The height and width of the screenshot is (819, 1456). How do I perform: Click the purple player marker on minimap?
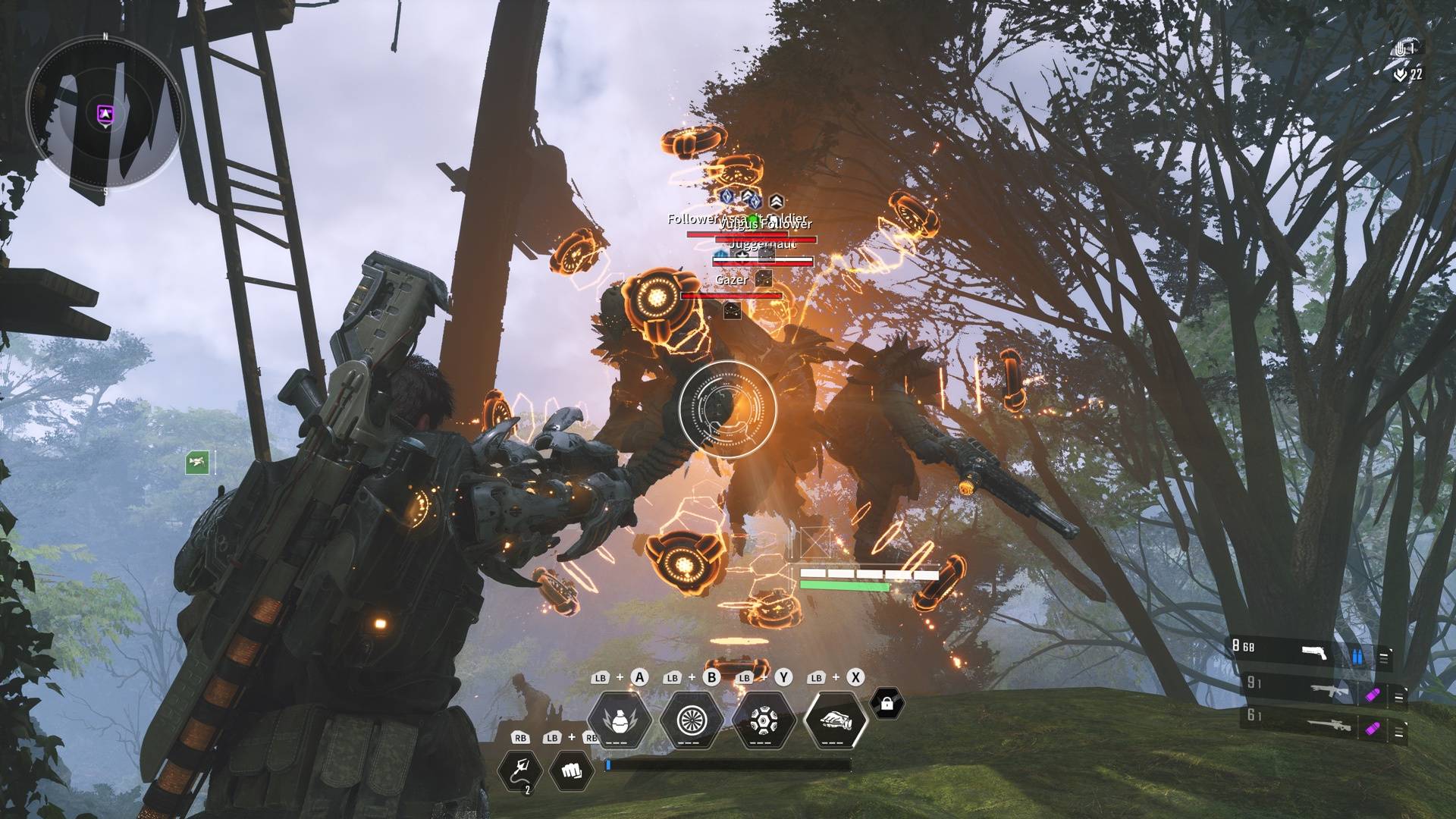(x=105, y=115)
